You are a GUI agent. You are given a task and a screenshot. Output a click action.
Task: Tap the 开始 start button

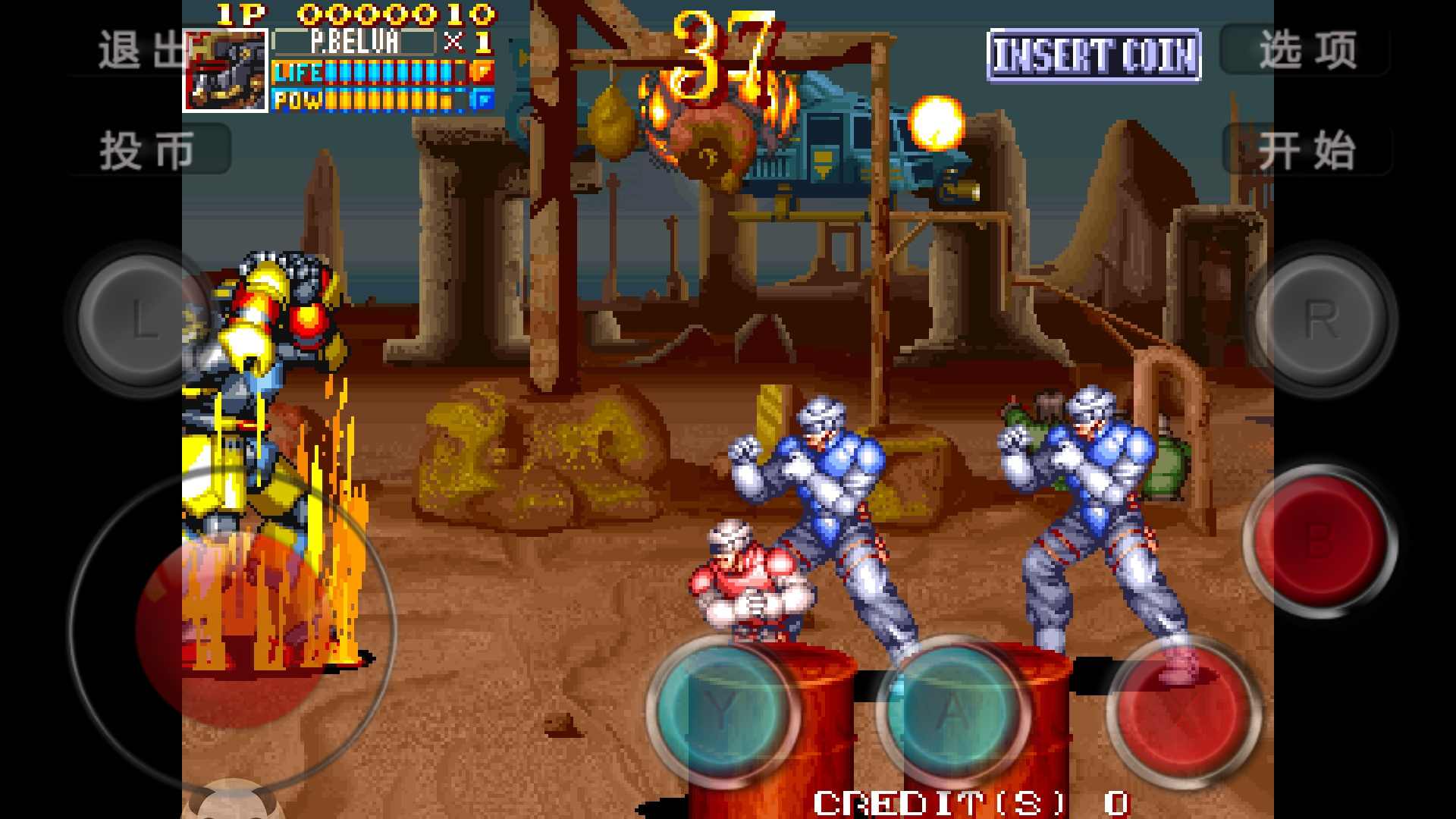(1306, 150)
